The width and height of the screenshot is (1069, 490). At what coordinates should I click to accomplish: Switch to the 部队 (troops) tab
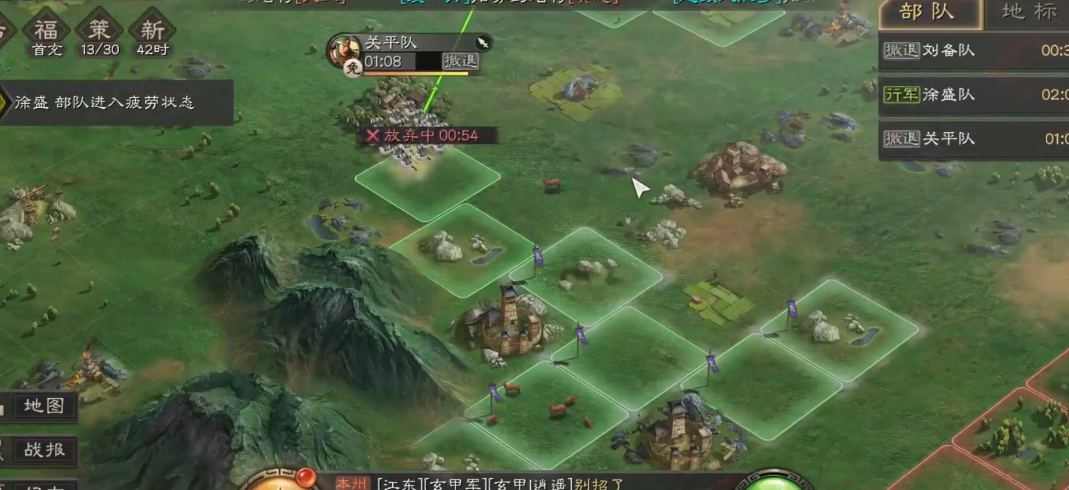(x=929, y=13)
